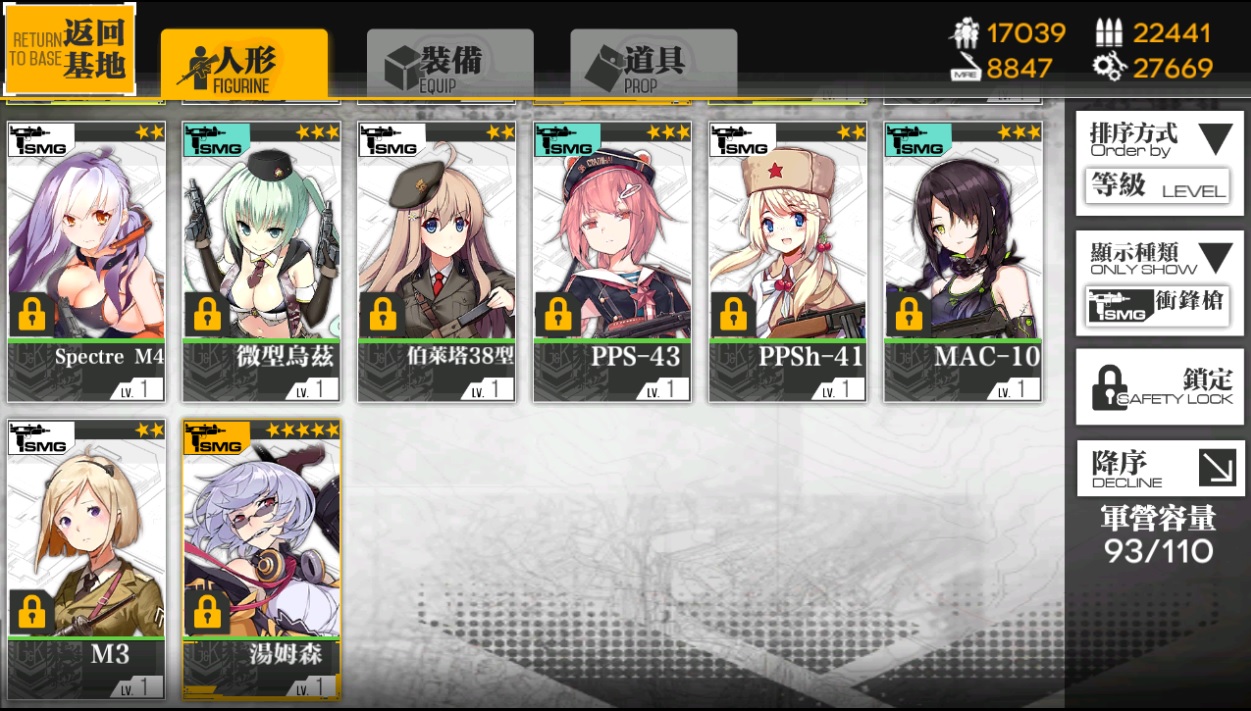Switch to the Equip tab

449,64
